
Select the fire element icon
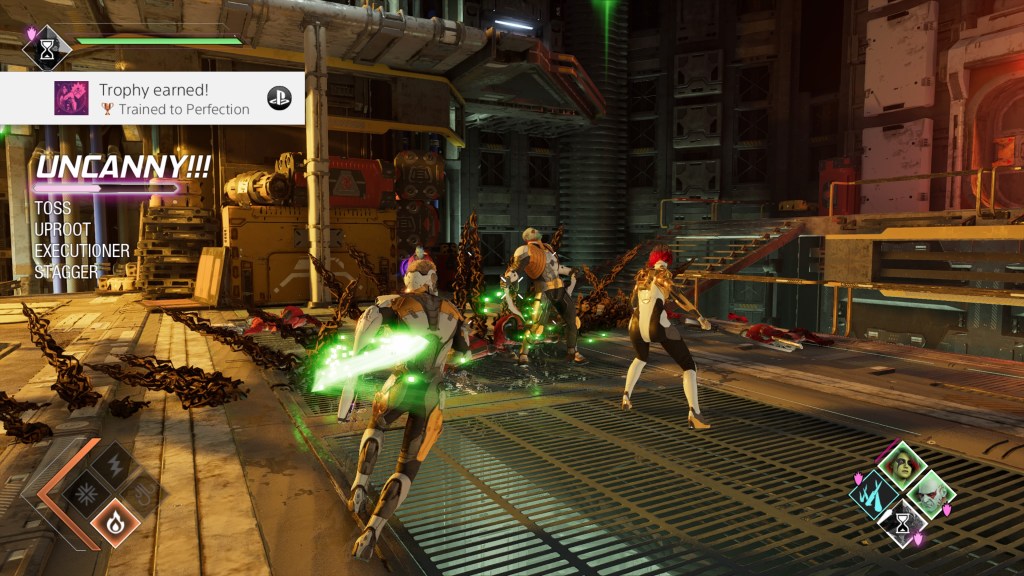pos(116,521)
